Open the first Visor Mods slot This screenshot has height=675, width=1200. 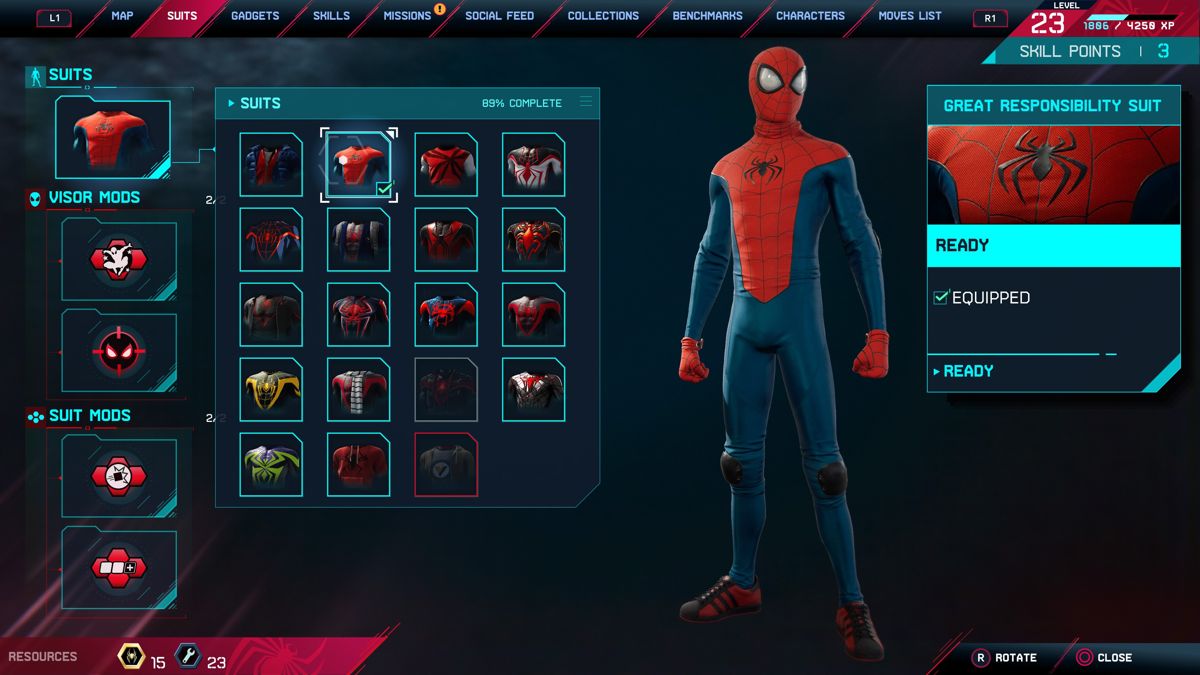coord(119,261)
